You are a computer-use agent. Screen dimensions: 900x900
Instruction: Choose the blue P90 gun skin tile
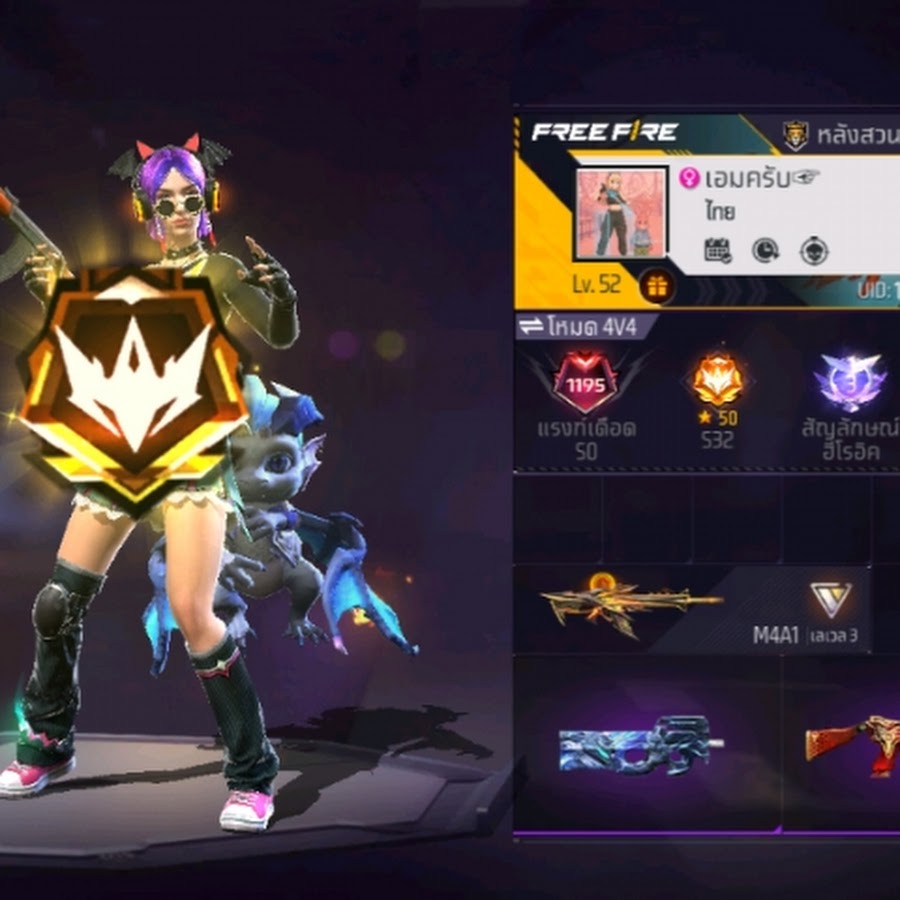[642, 745]
